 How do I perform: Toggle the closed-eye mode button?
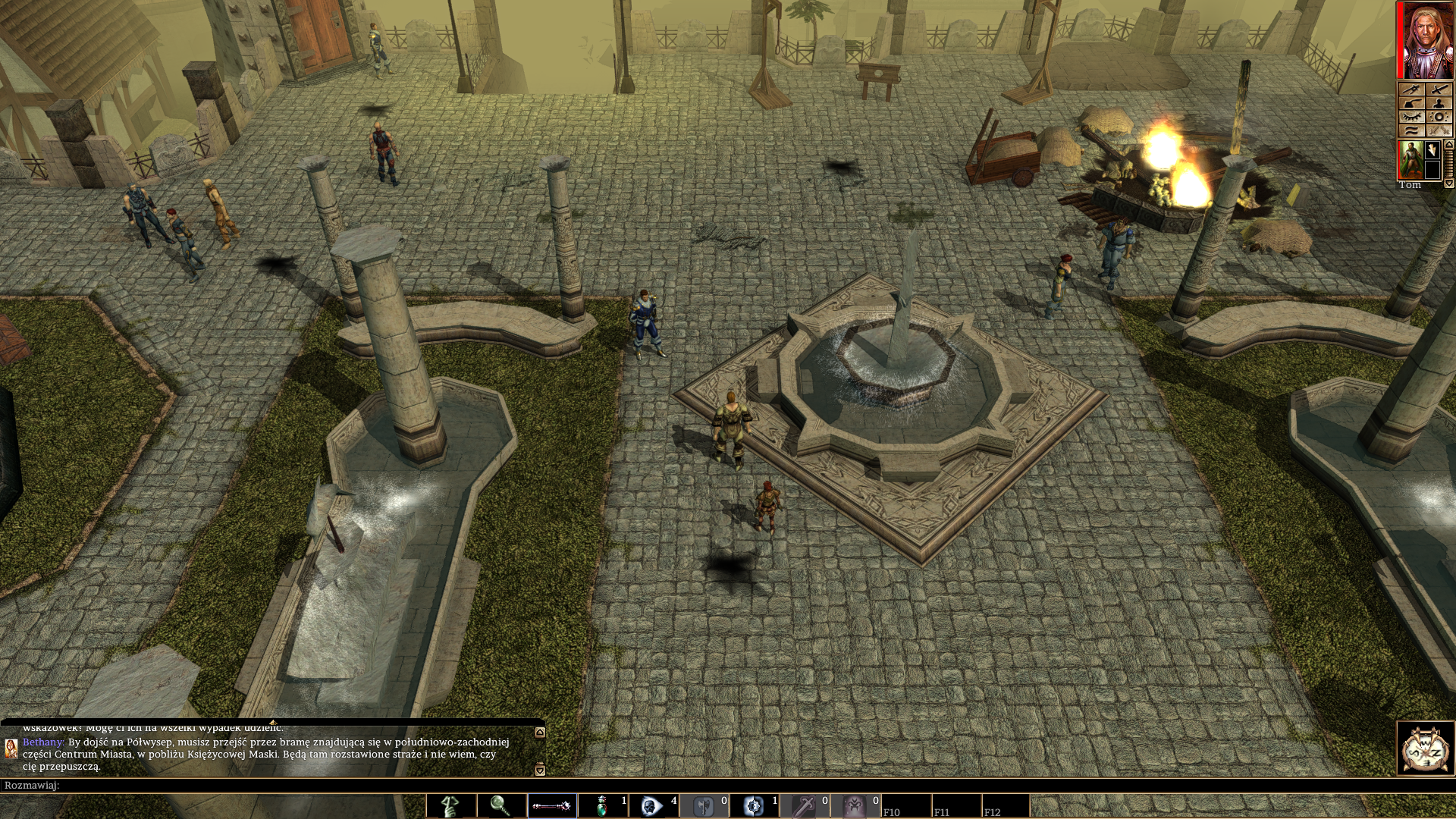pyautogui.click(x=1410, y=117)
